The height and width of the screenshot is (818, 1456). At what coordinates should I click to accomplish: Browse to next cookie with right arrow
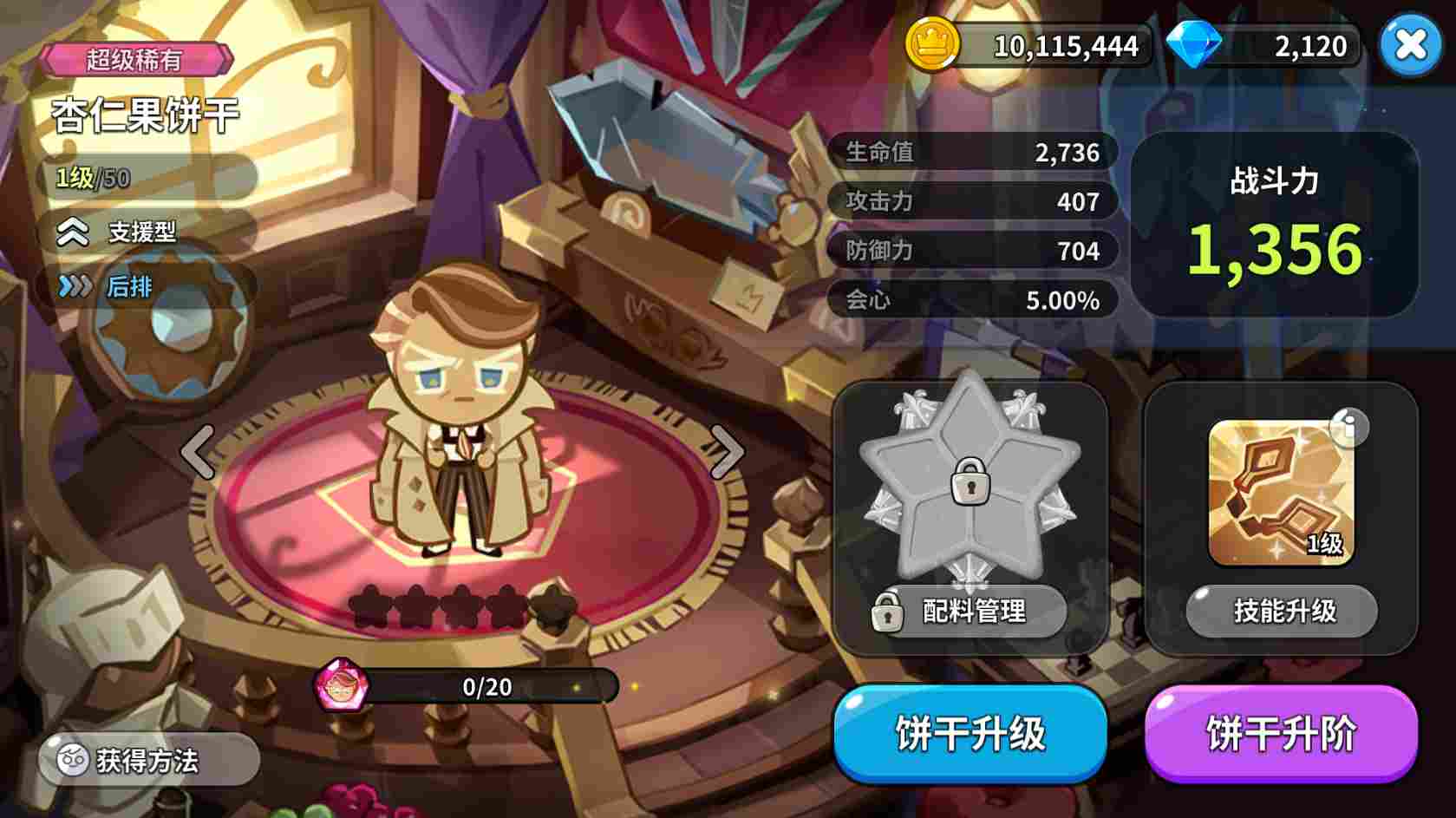(727, 450)
